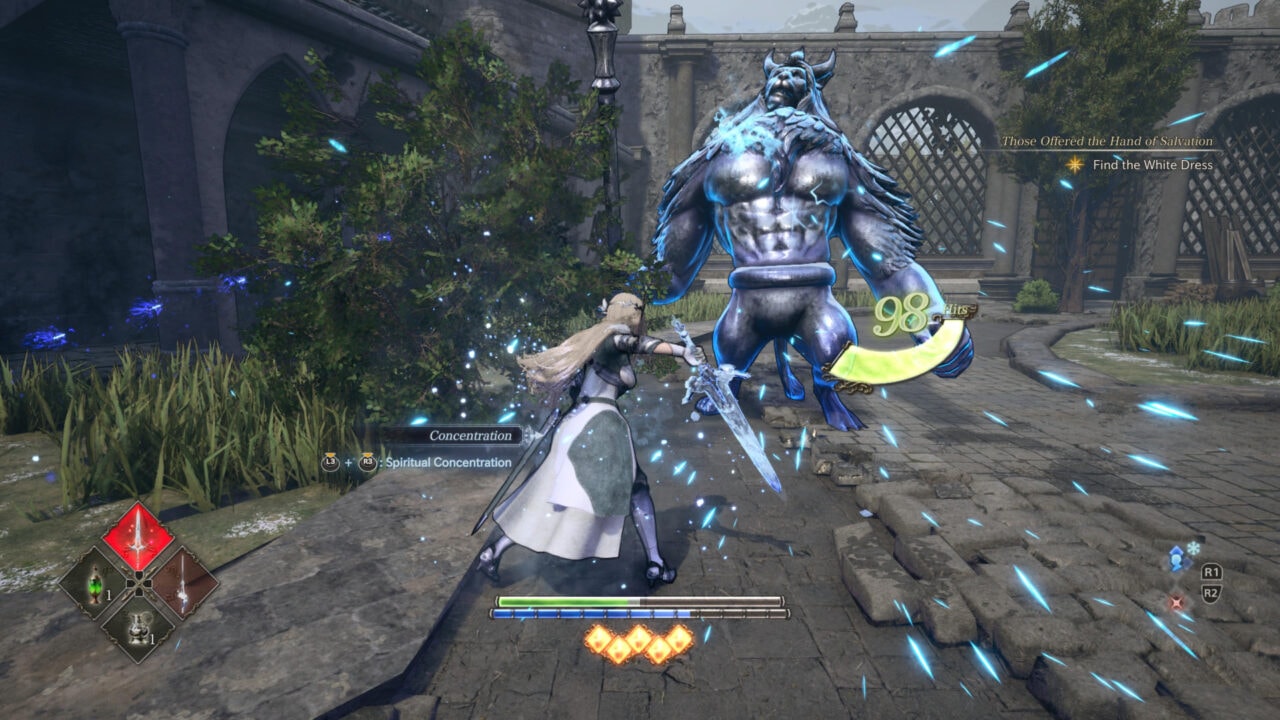Click the R3 stick button prompt
This screenshot has height=720, width=1280.
tap(367, 462)
